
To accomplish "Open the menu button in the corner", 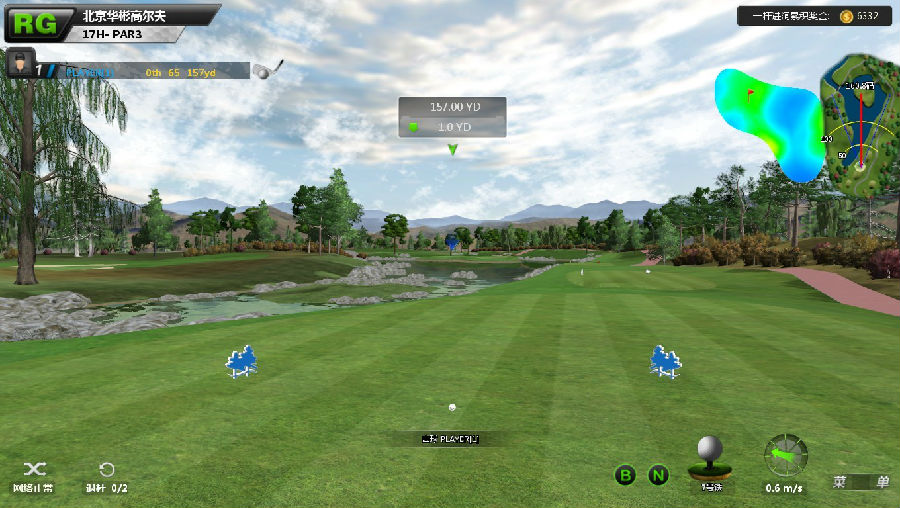I will pyautogui.click(x=861, y=482).
